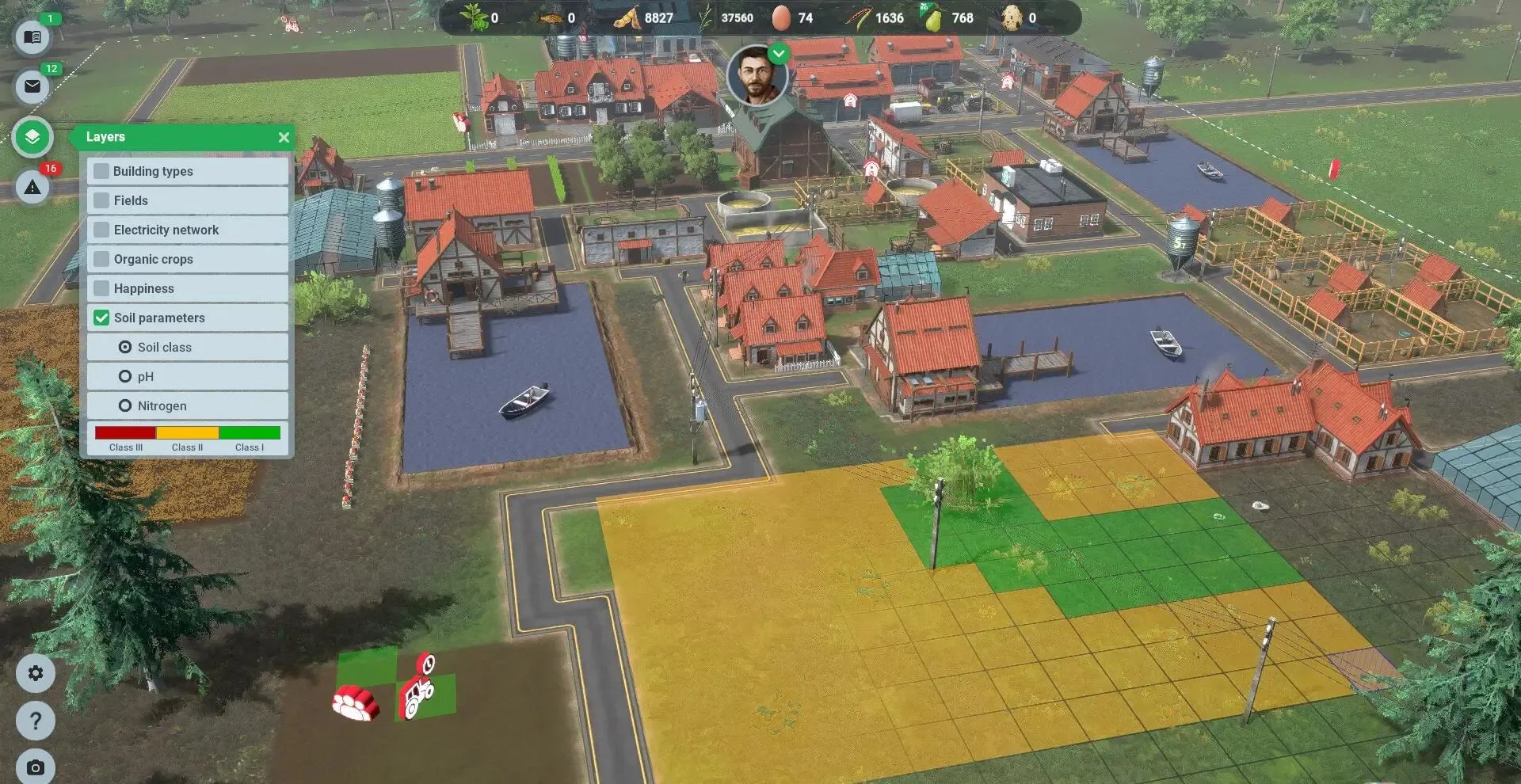The image size is (1521, 784).
Task: Choose the pH soil parameter
Action: click(125, 376)
